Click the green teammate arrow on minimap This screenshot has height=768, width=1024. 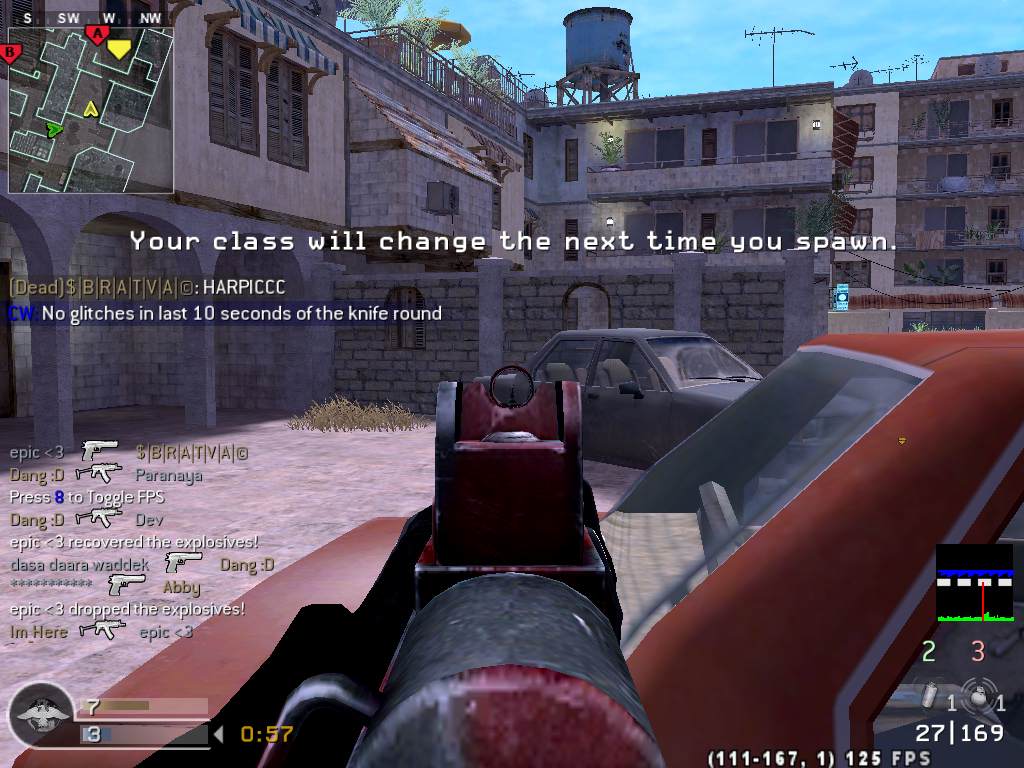click(x=54, y=129)
